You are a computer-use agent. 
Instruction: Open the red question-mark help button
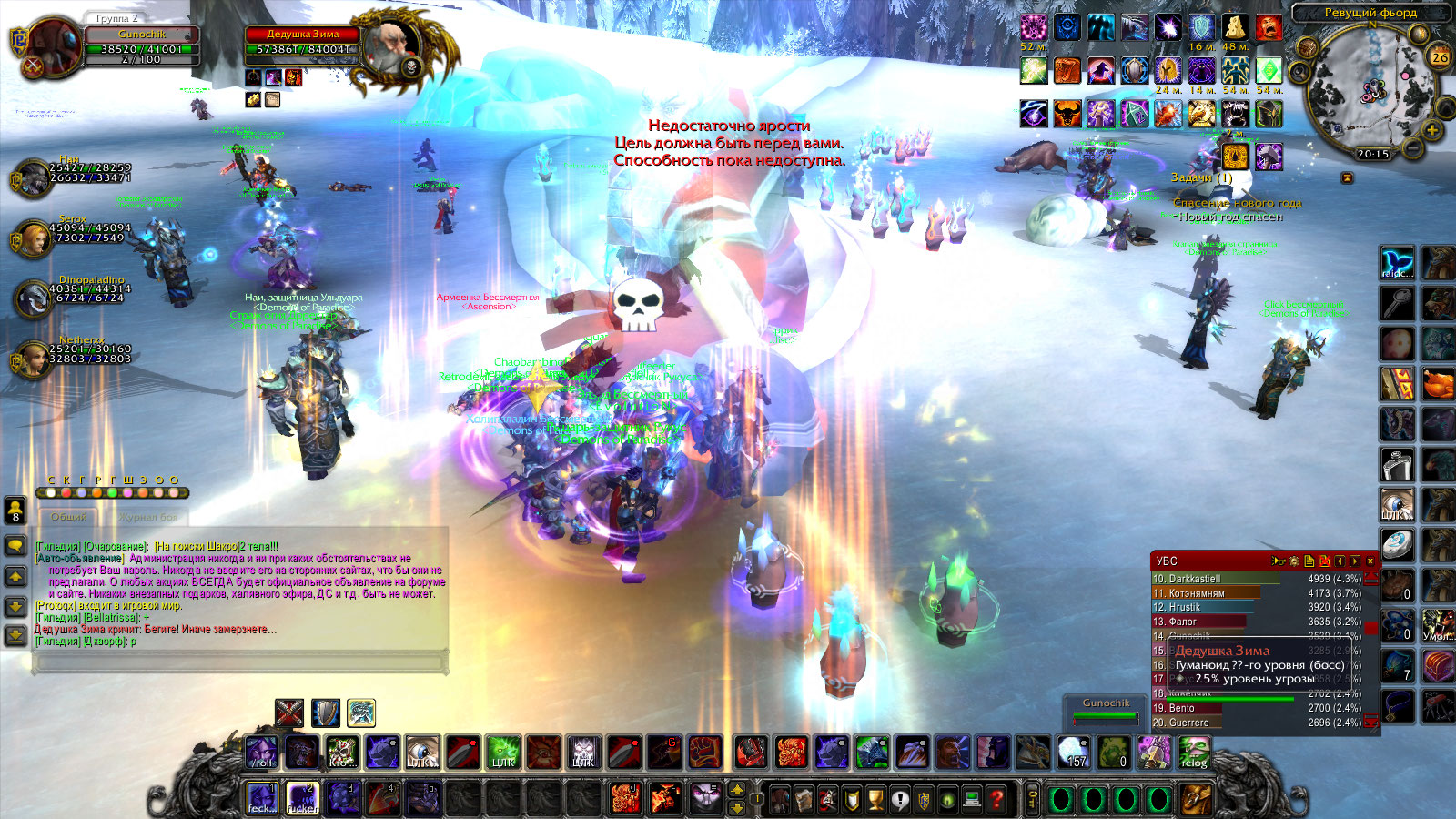[x=997, y=801]
